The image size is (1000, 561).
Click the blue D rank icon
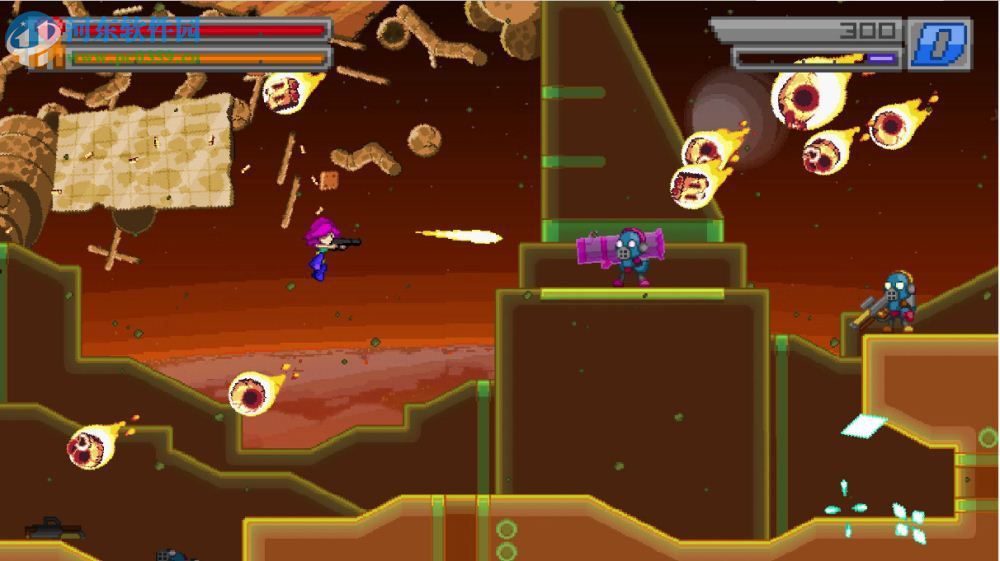pos(939,44)
